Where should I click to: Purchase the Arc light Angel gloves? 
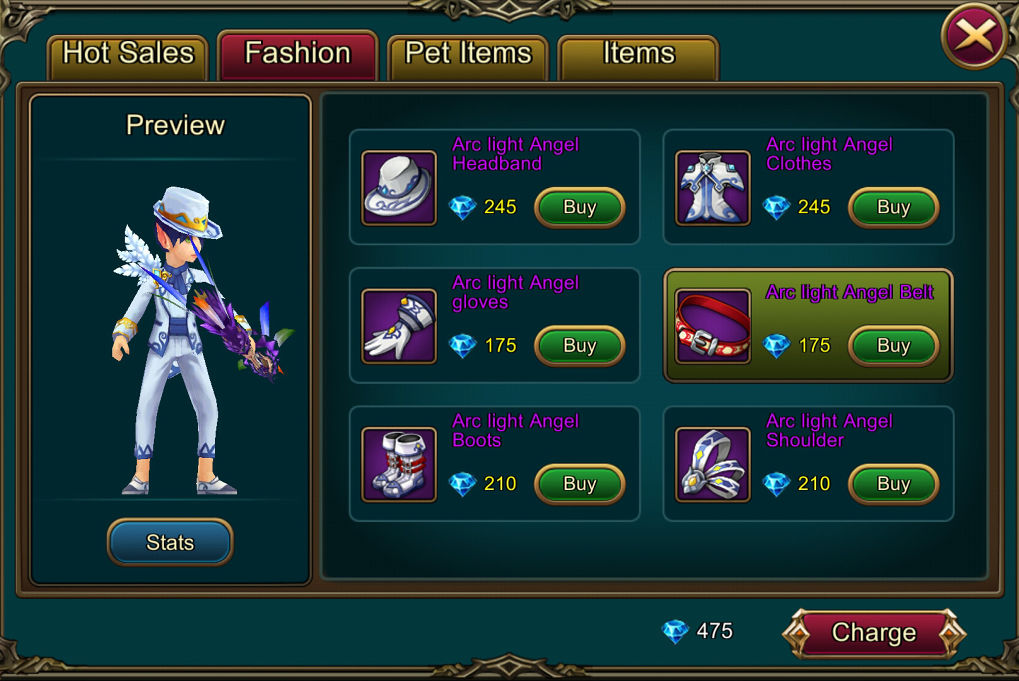580,346
